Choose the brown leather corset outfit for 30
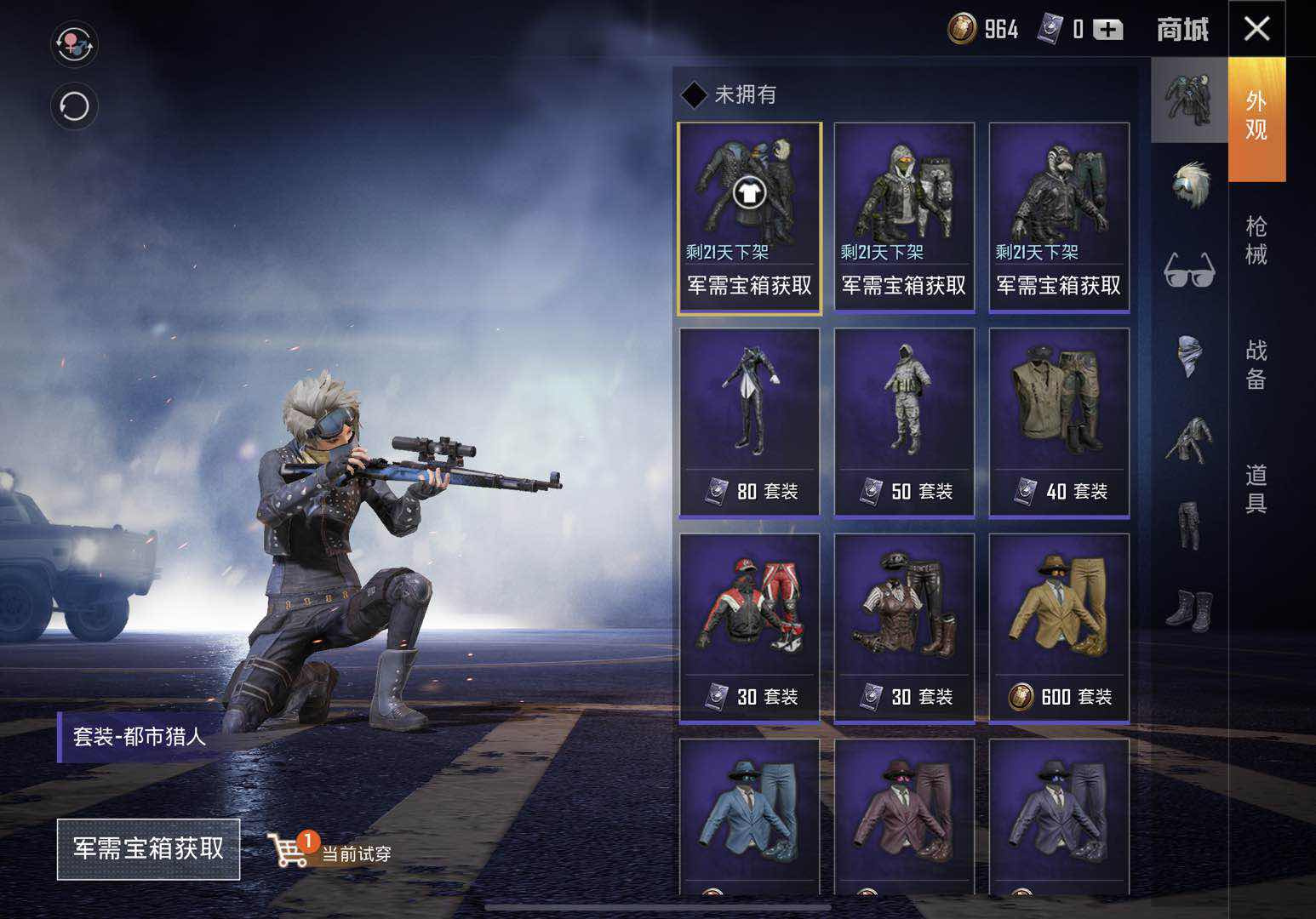Screen dimensions: 1316x919 [904, 628]
